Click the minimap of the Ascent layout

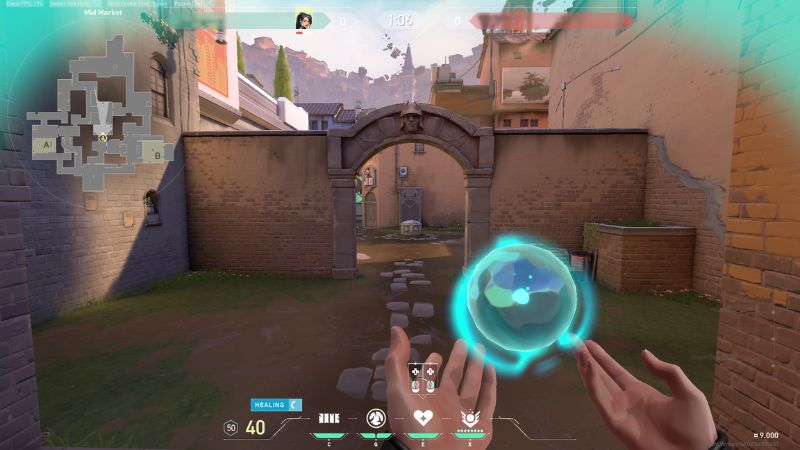click(100, 120)
